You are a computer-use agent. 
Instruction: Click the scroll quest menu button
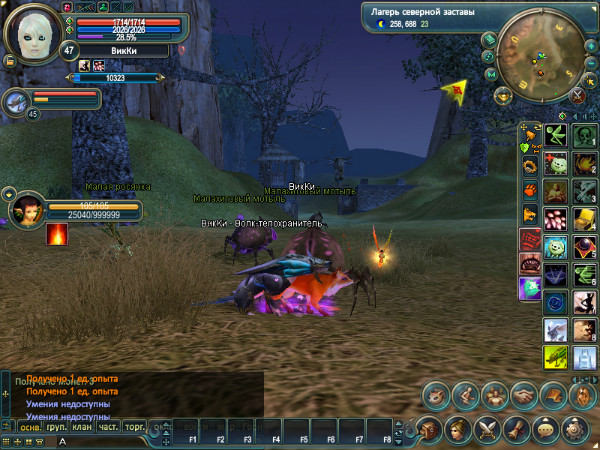517,429
